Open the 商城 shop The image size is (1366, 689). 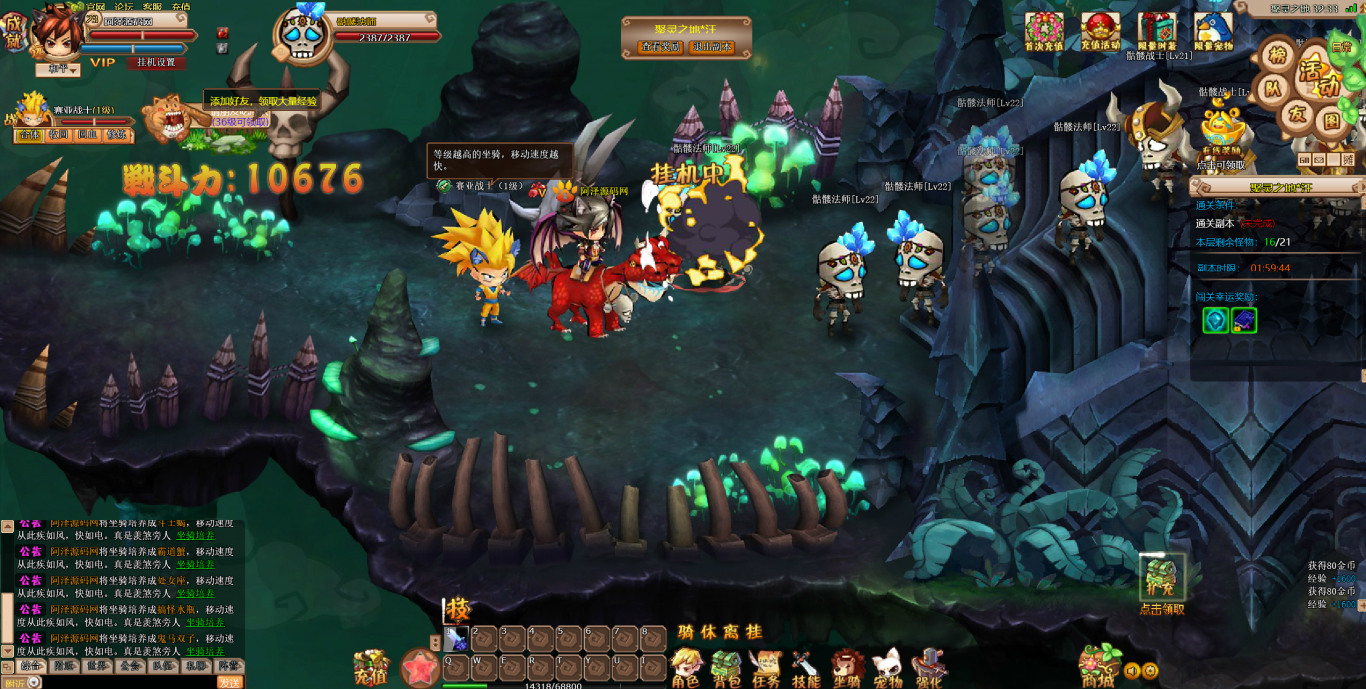[1098, 665]
